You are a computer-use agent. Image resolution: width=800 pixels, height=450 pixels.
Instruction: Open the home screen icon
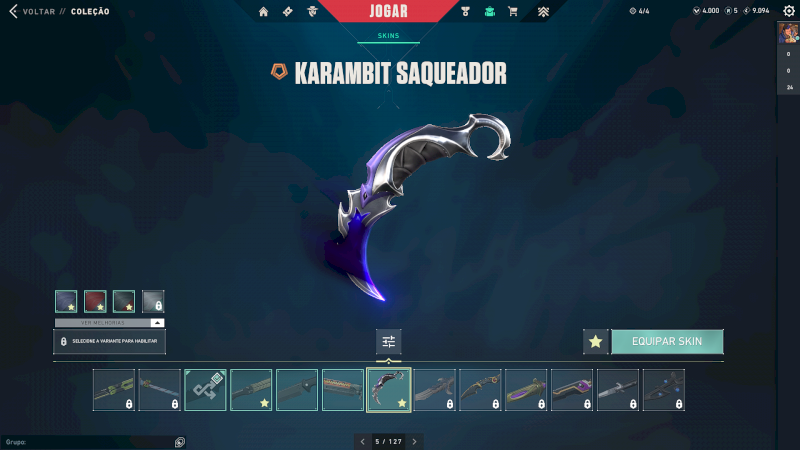(264, 12)
